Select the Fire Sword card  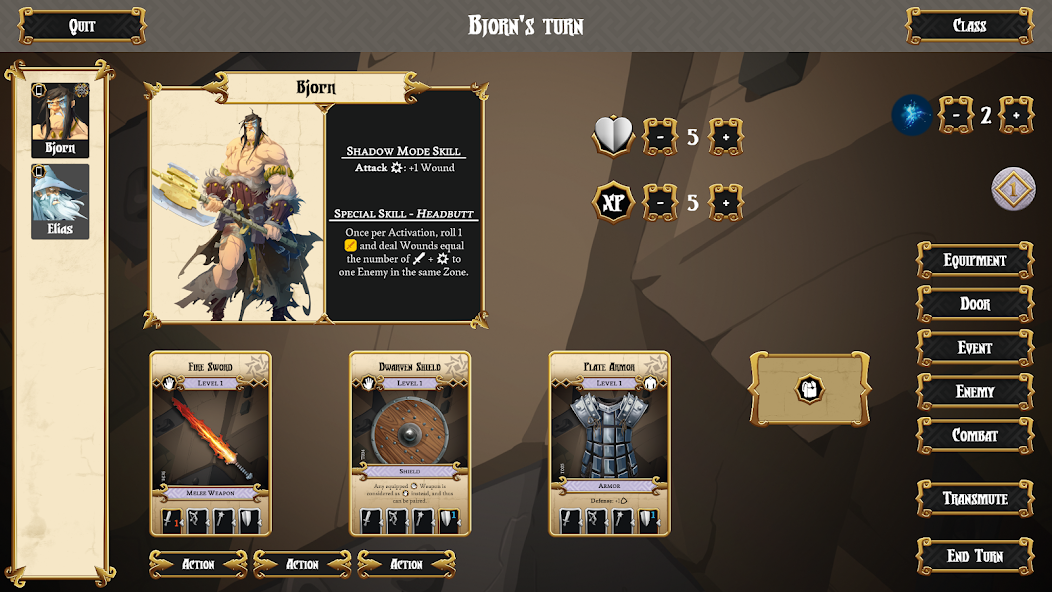210,442
